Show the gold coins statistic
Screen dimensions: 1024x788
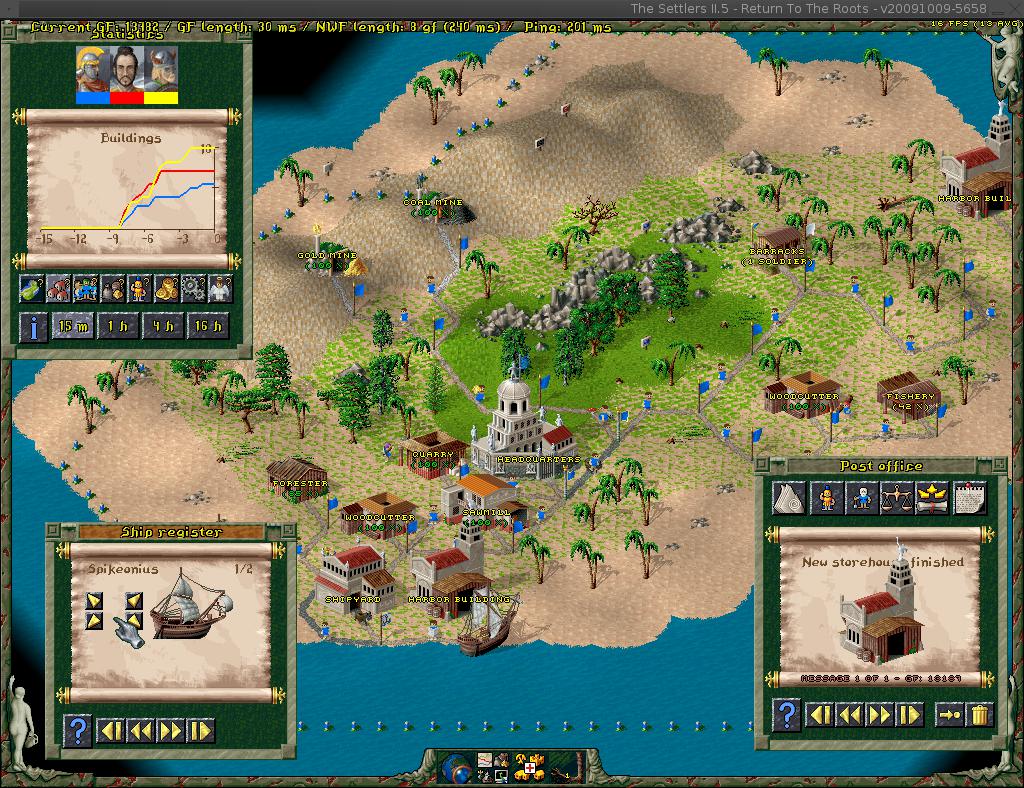pos(165,289)
